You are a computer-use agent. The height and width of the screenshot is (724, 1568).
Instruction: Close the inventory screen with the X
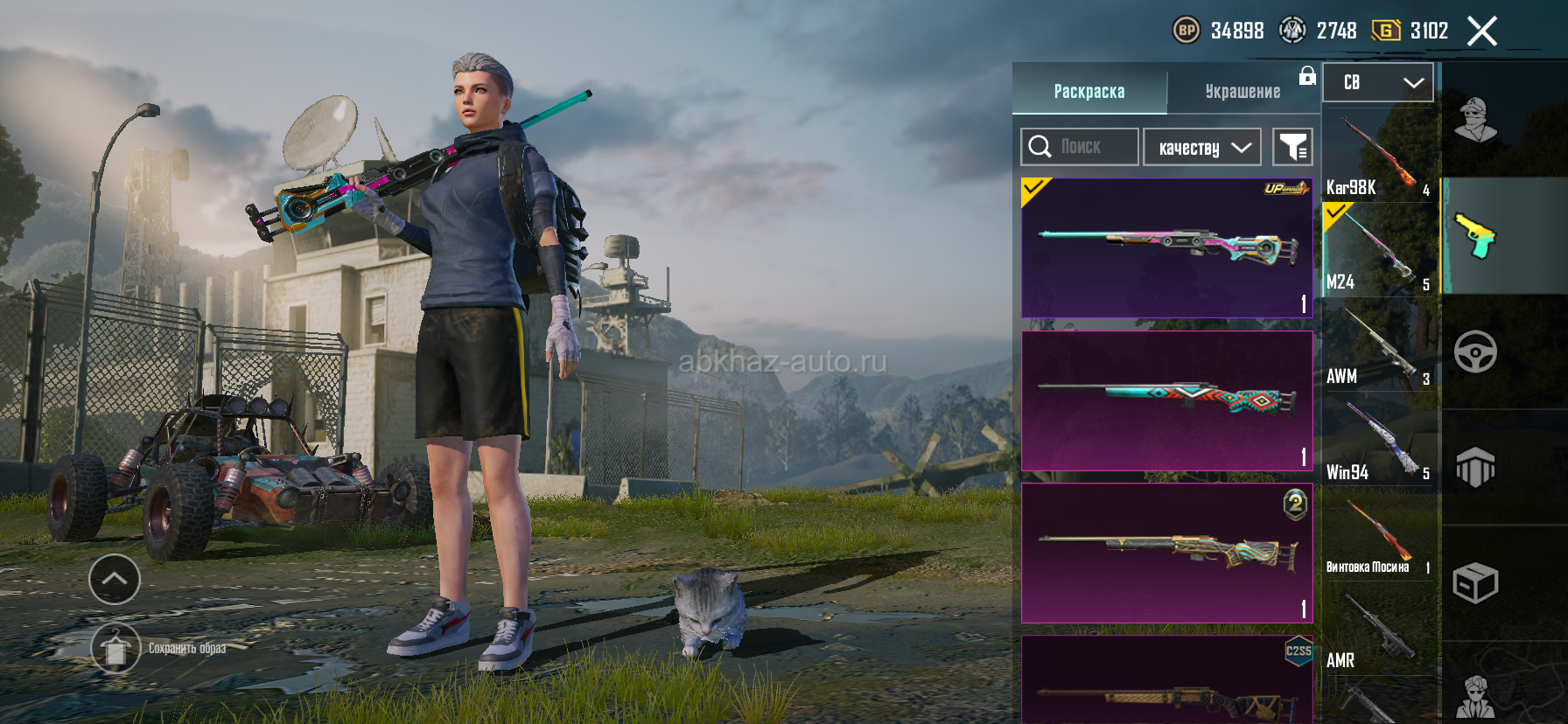1482,31
